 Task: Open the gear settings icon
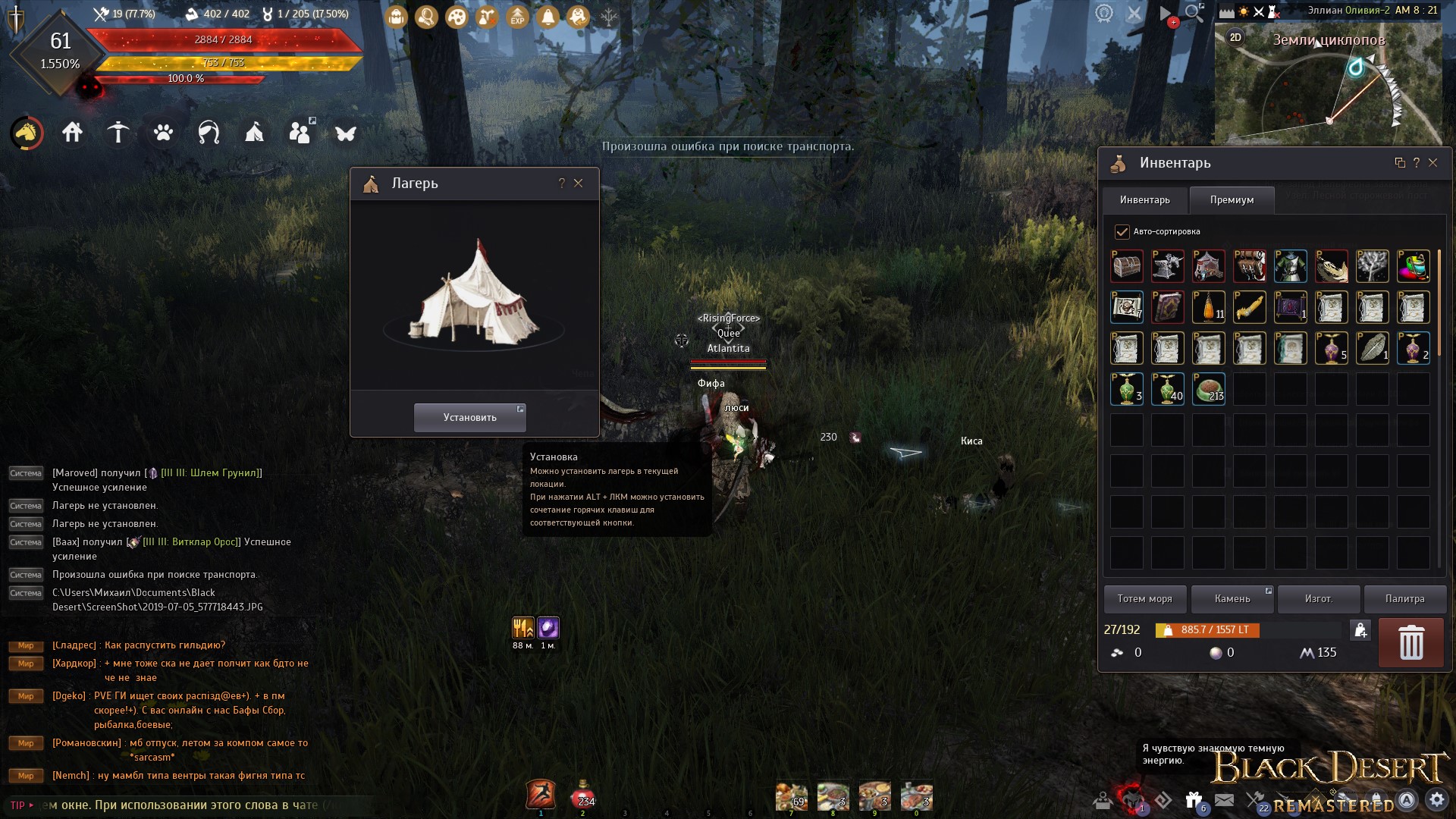coord(1436,799)
